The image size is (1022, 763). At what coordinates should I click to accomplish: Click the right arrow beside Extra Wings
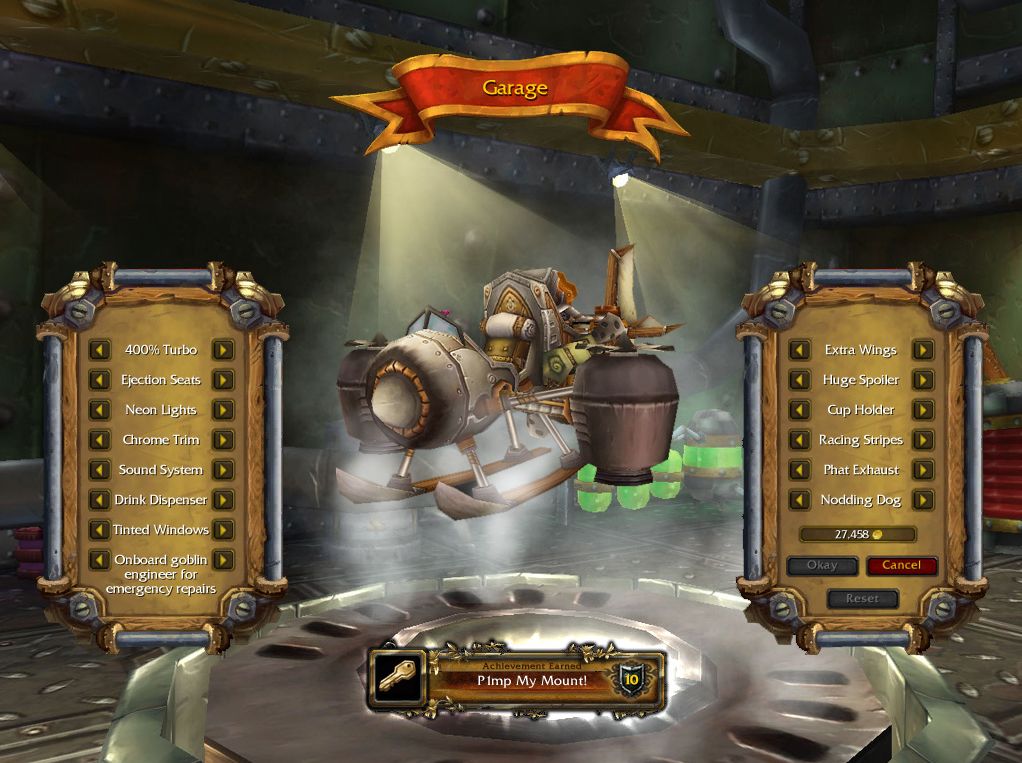(923, 350)
